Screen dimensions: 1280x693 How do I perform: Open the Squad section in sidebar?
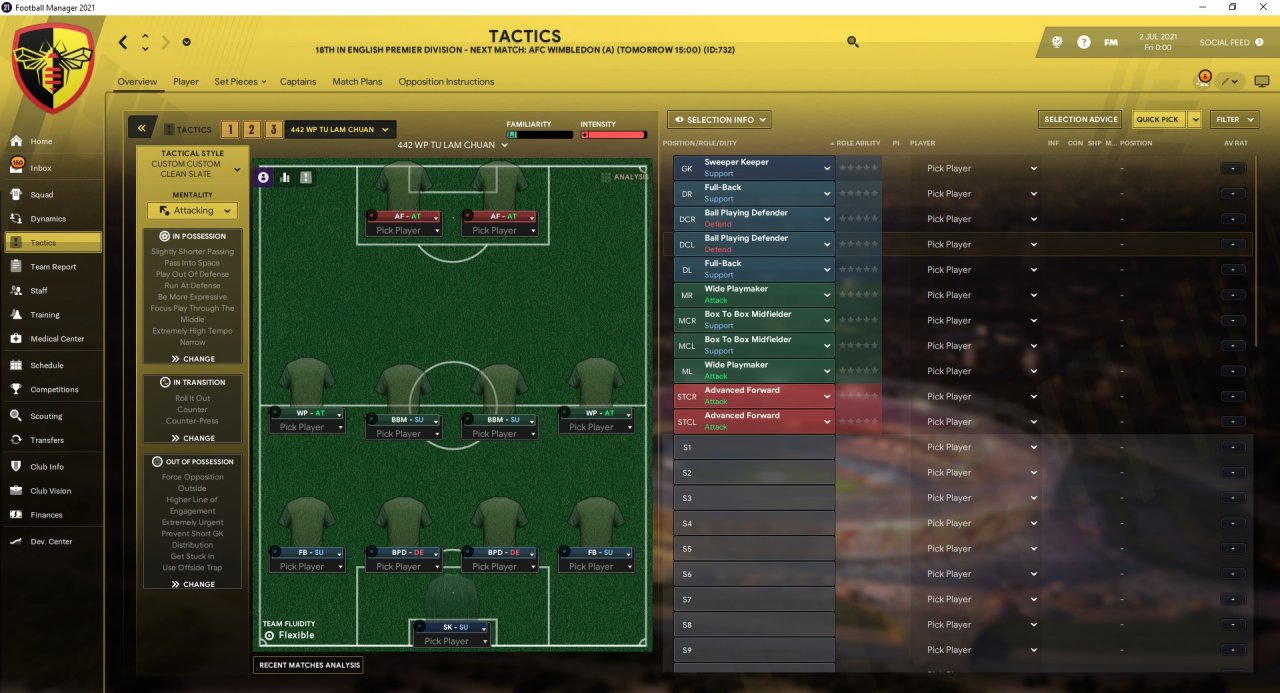(x=41, y=194)
